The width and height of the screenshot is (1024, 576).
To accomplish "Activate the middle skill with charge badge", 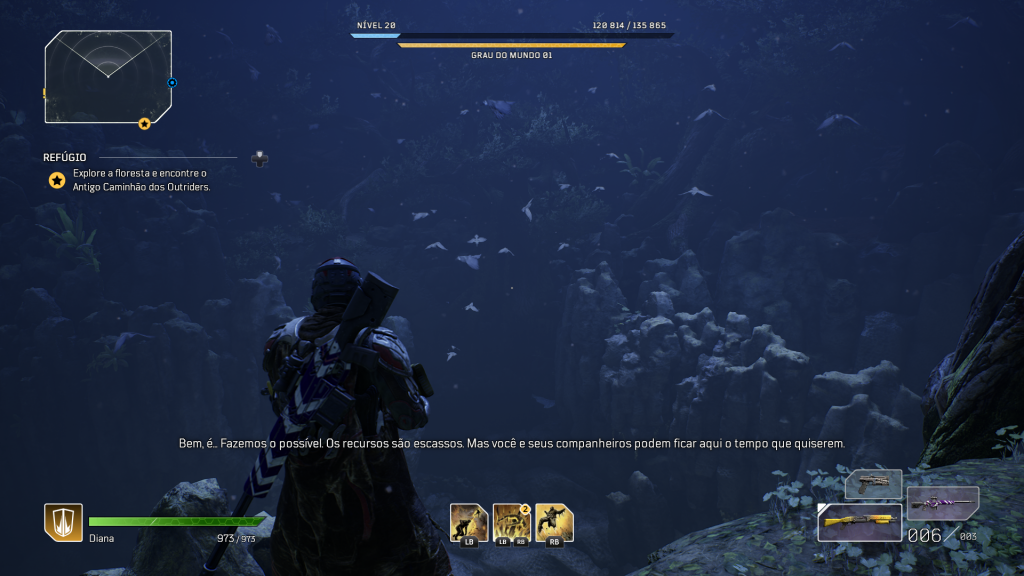I will point(511,523).
